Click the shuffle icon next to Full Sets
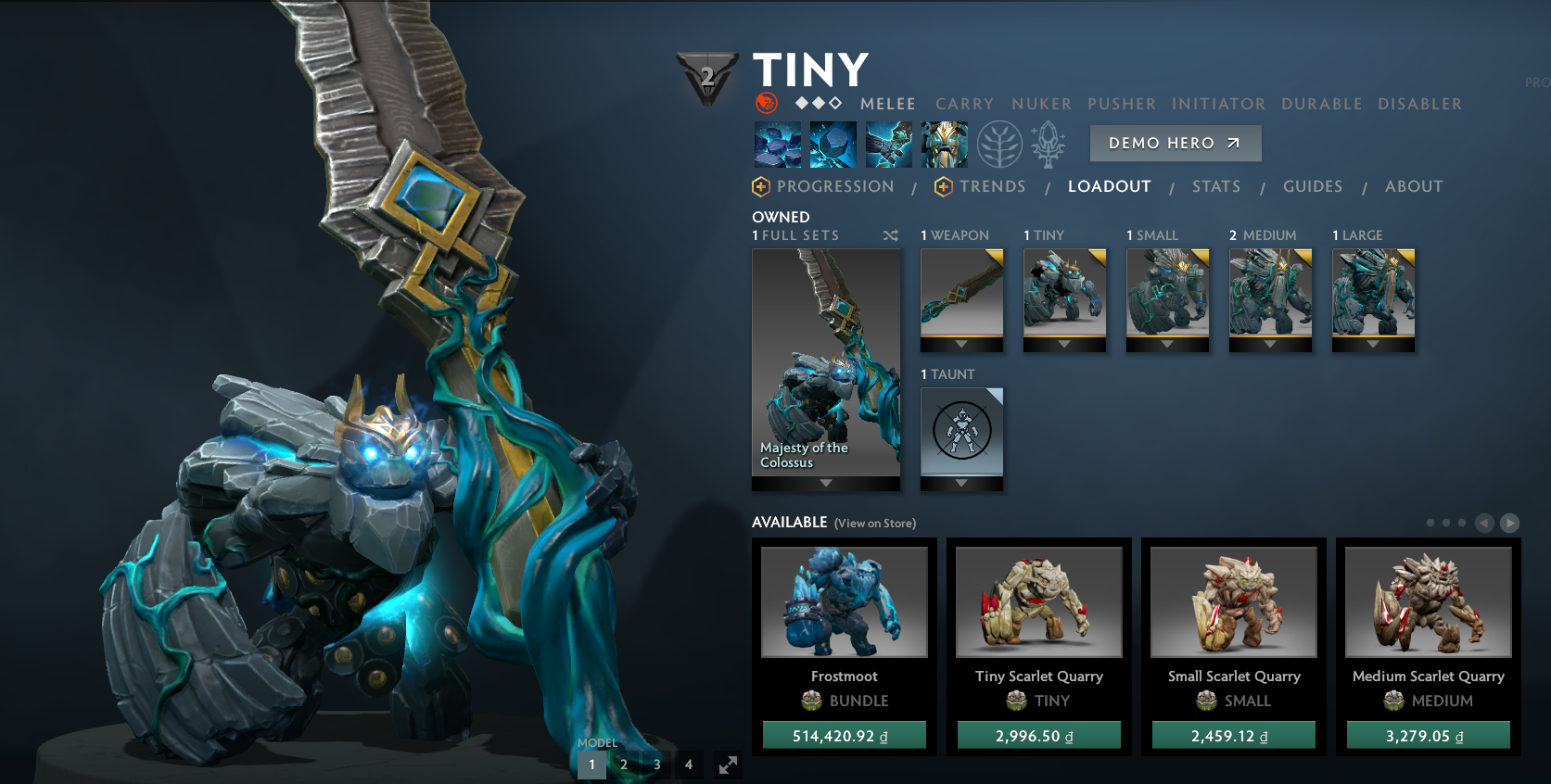The width and height of the screenshot is (1551, 784). [890, 236]
